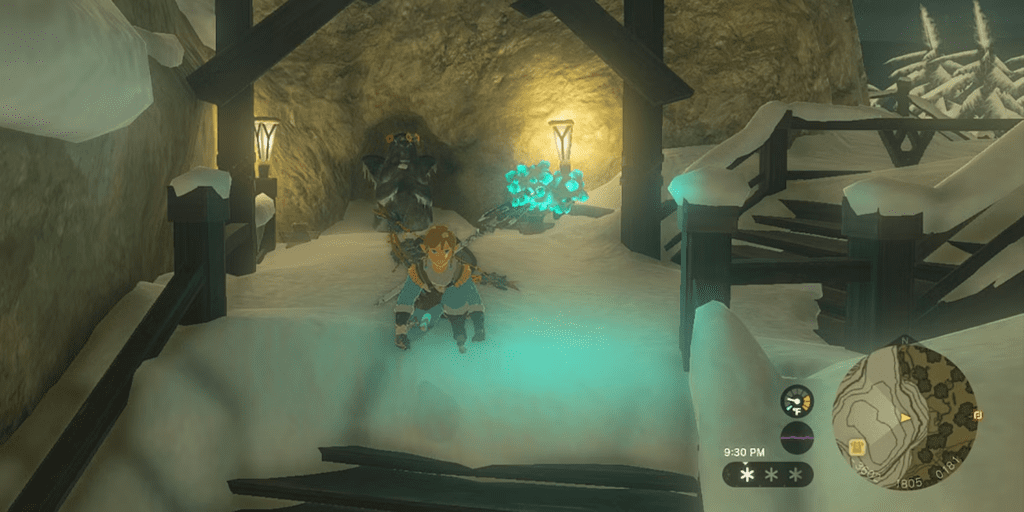
Task: Click the temperature gauge icon
Action: click(797, 402)
